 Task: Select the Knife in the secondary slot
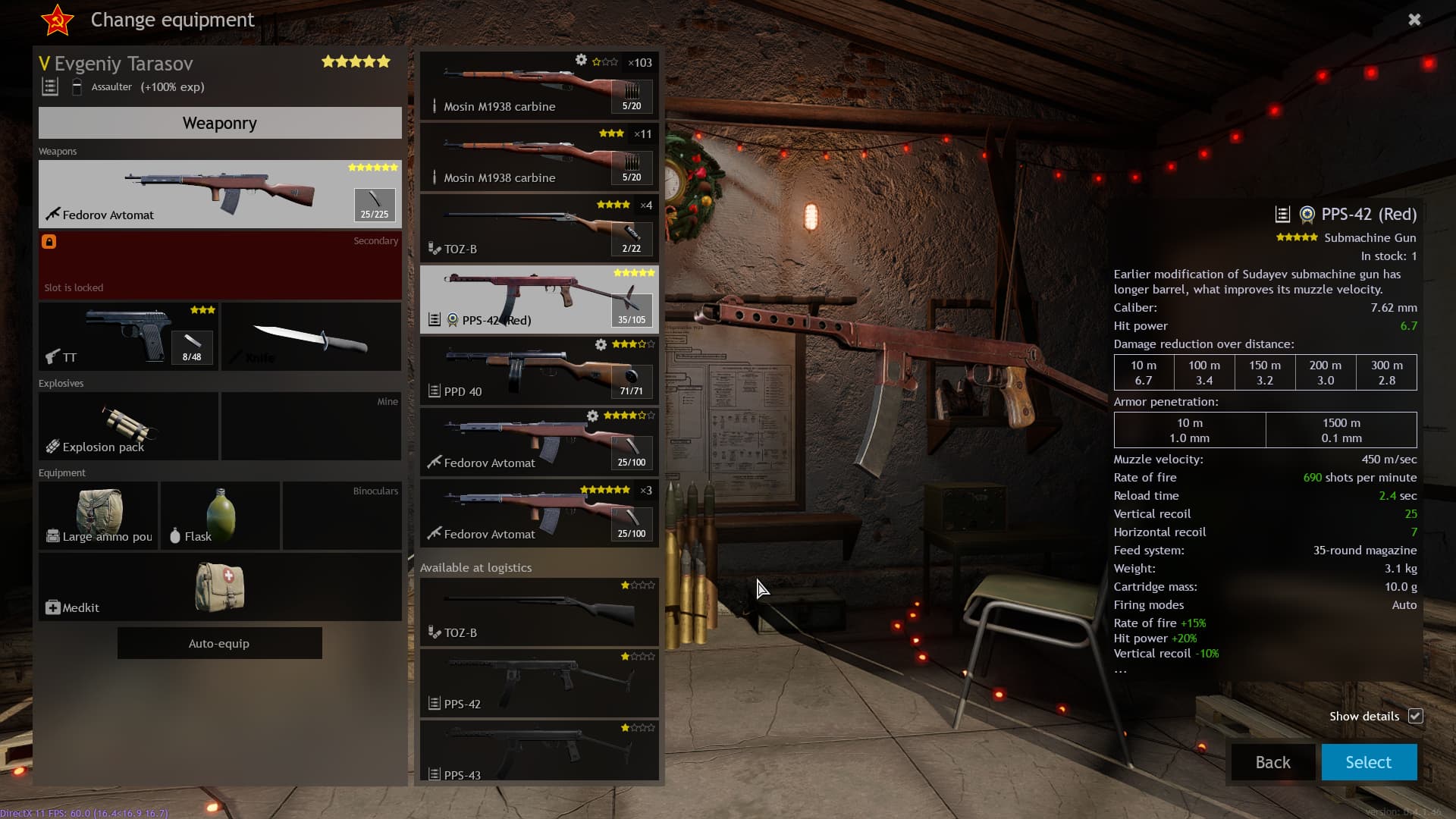click(x=311, y=337)
